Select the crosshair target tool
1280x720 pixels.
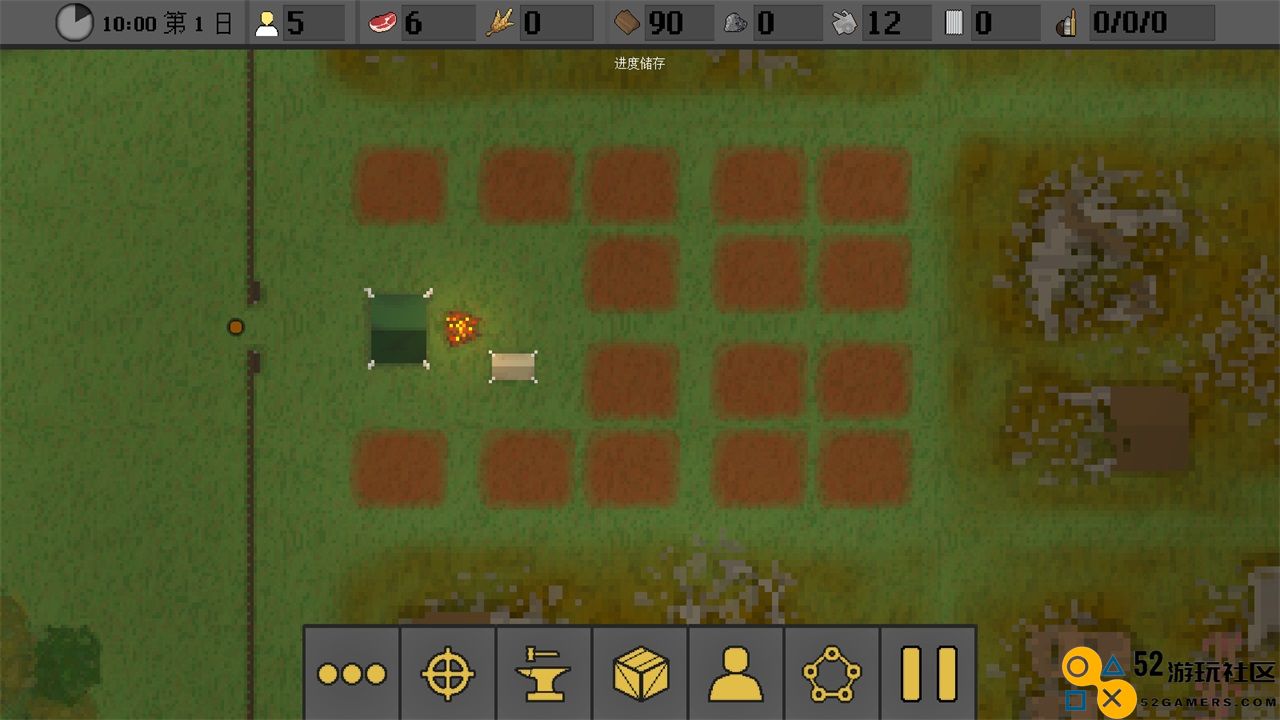447,673
